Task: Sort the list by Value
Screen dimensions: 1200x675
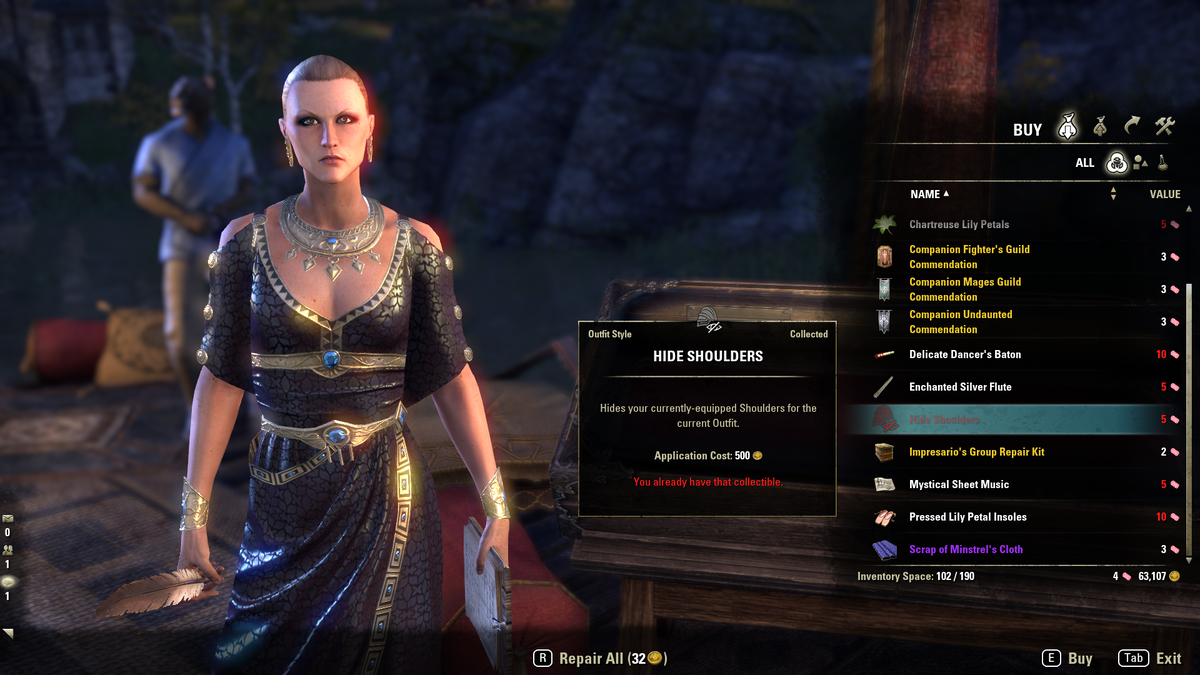Action: click(1164, 194)
